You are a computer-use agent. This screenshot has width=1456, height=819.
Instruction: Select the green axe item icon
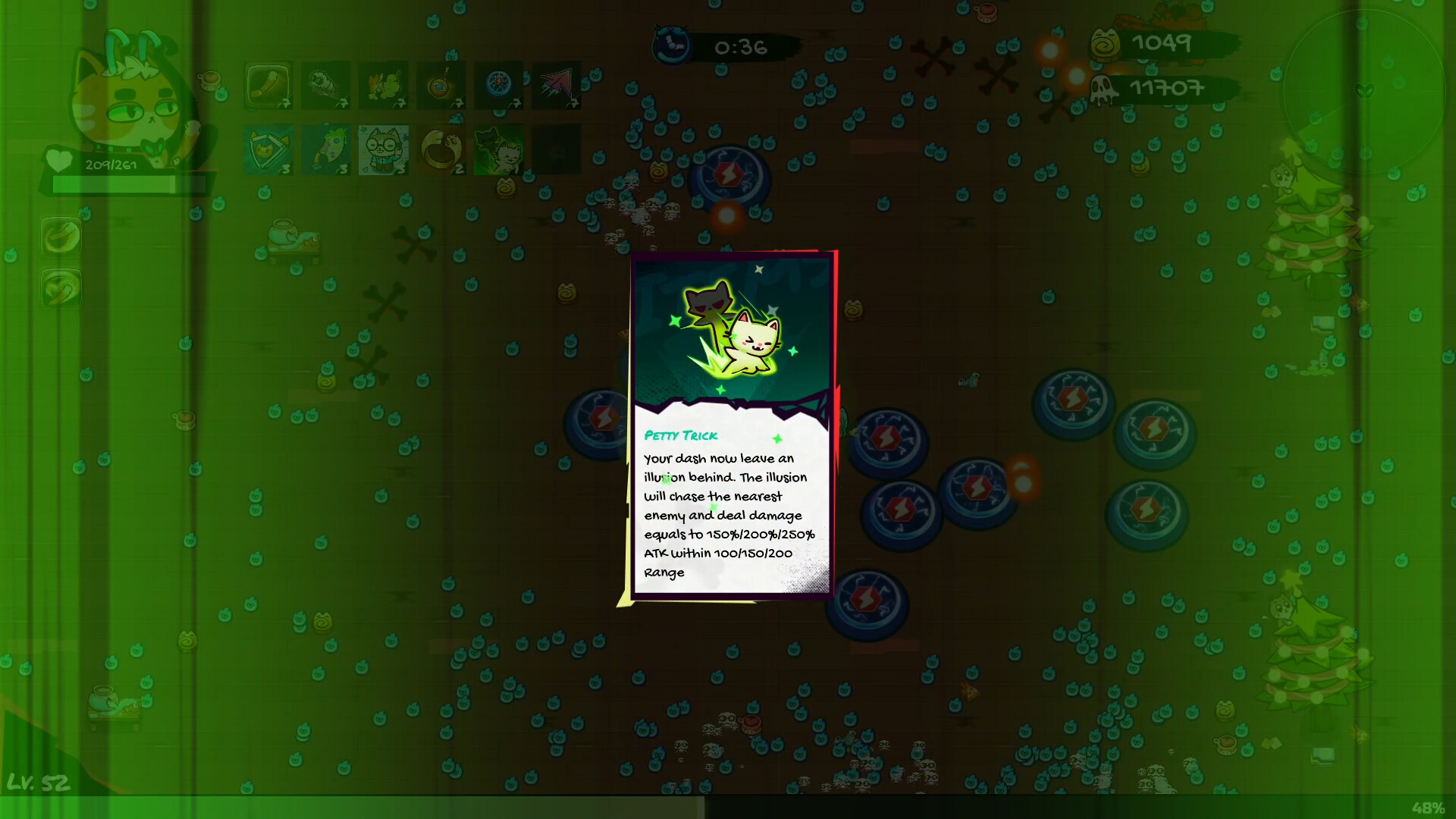coord(325,149)
